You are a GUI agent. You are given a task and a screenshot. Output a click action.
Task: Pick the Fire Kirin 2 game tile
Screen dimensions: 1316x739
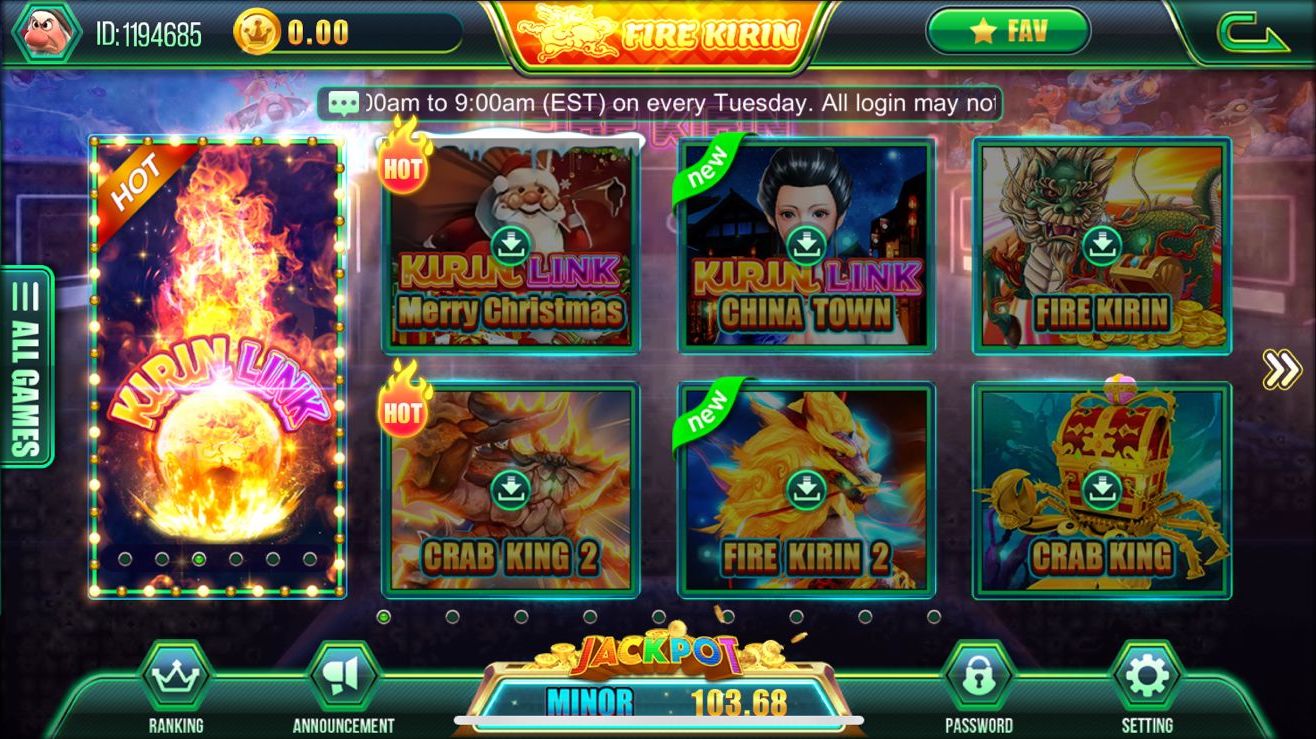[806, 490]
